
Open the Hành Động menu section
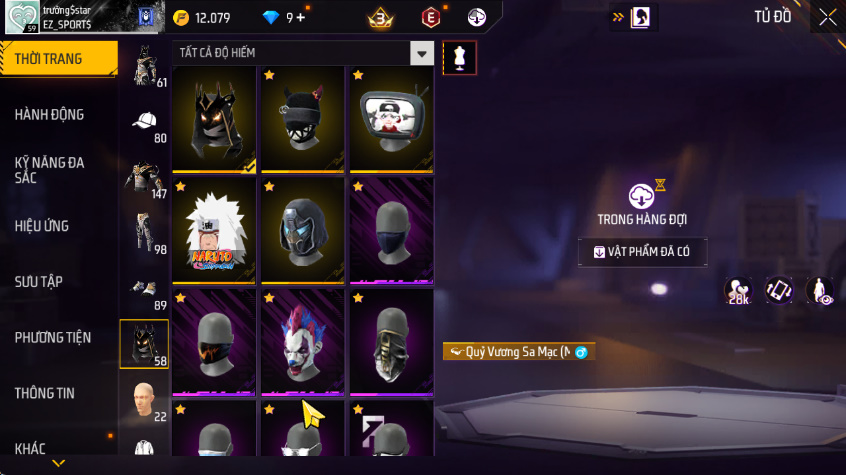50,114
